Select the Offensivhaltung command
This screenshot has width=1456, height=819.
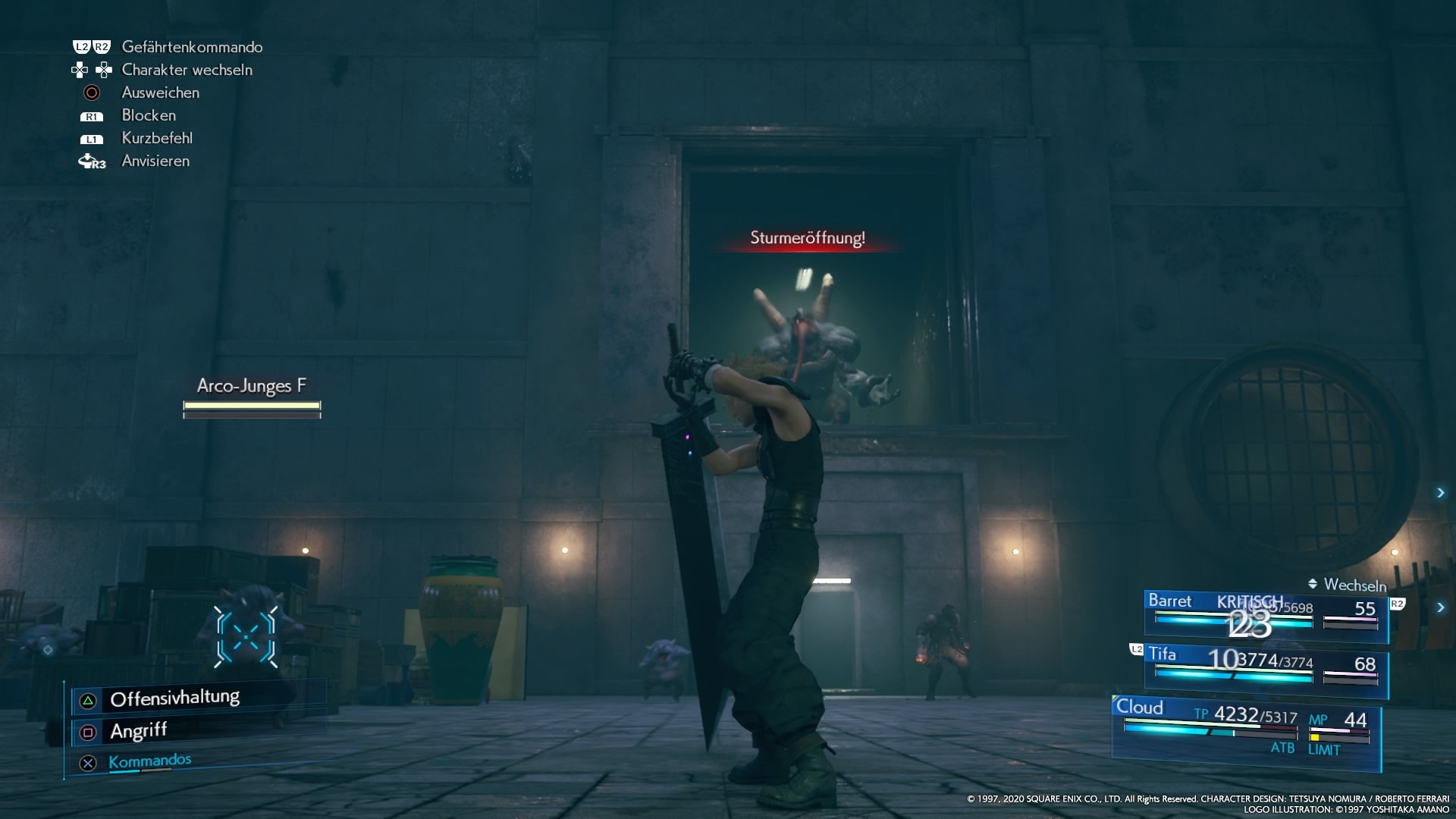tap(174, 698)
